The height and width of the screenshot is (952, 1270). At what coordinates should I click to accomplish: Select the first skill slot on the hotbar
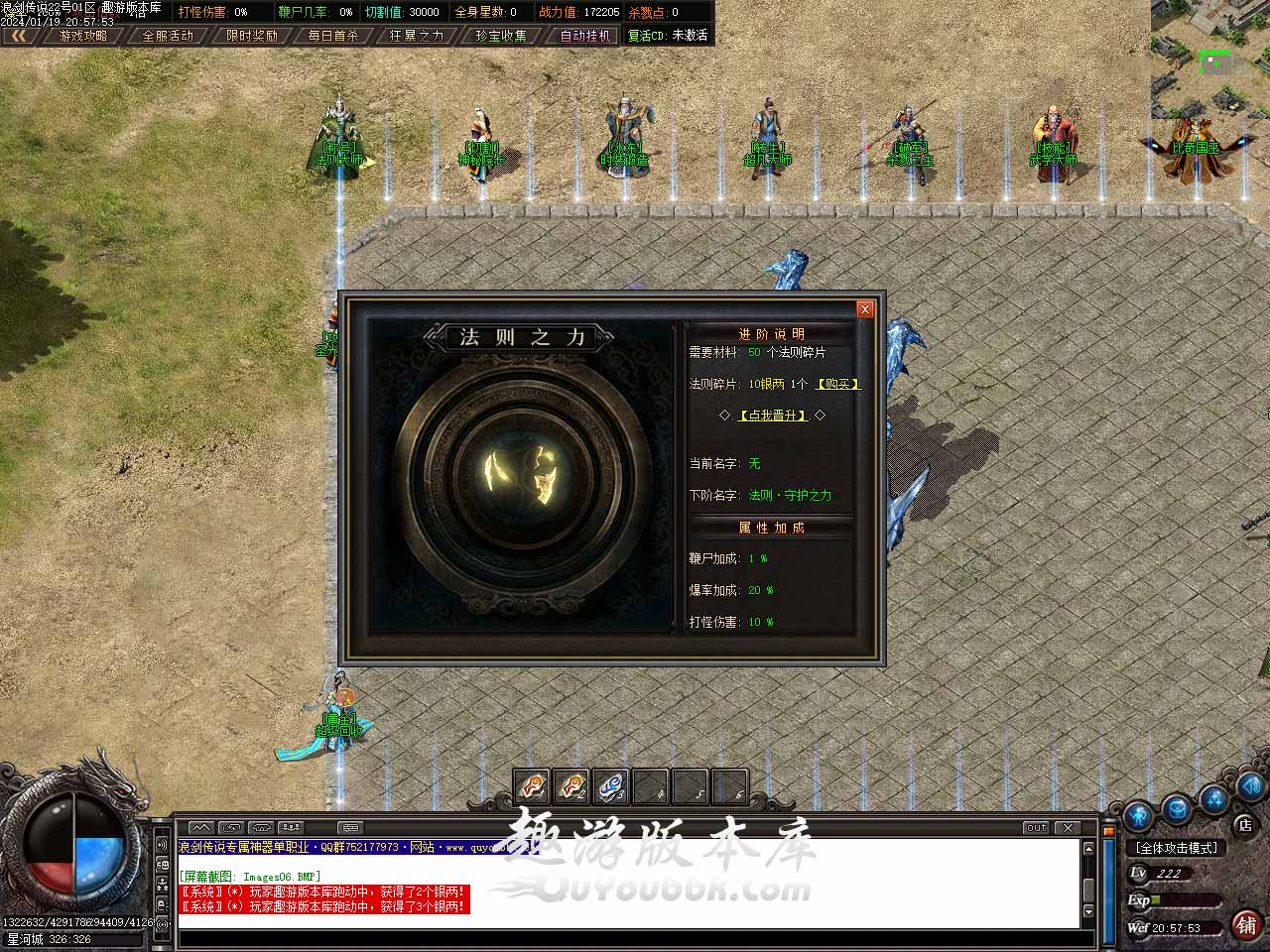(x=533, y=787)
